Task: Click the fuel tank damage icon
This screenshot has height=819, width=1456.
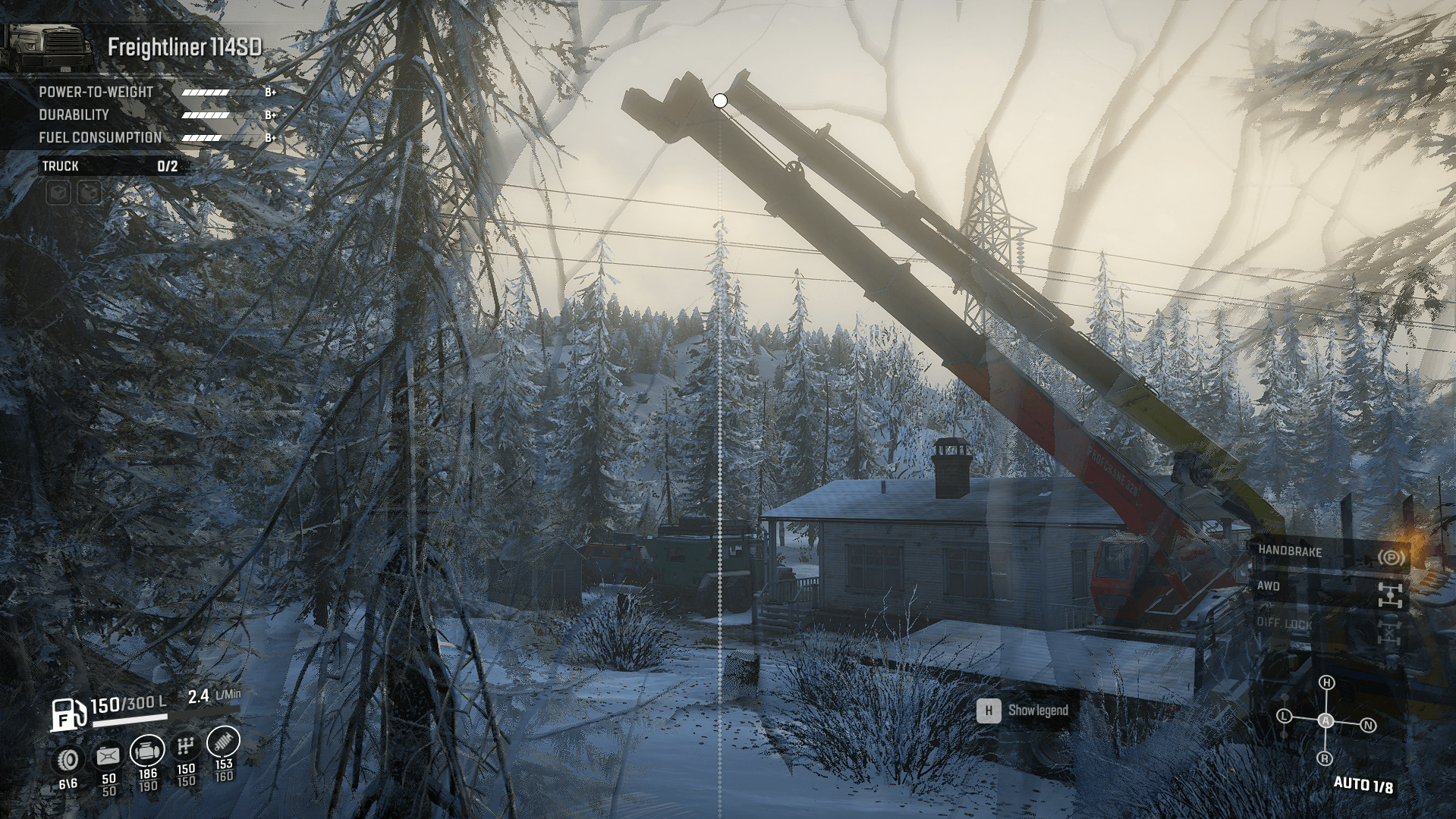Action: click(x=108, y=755)
